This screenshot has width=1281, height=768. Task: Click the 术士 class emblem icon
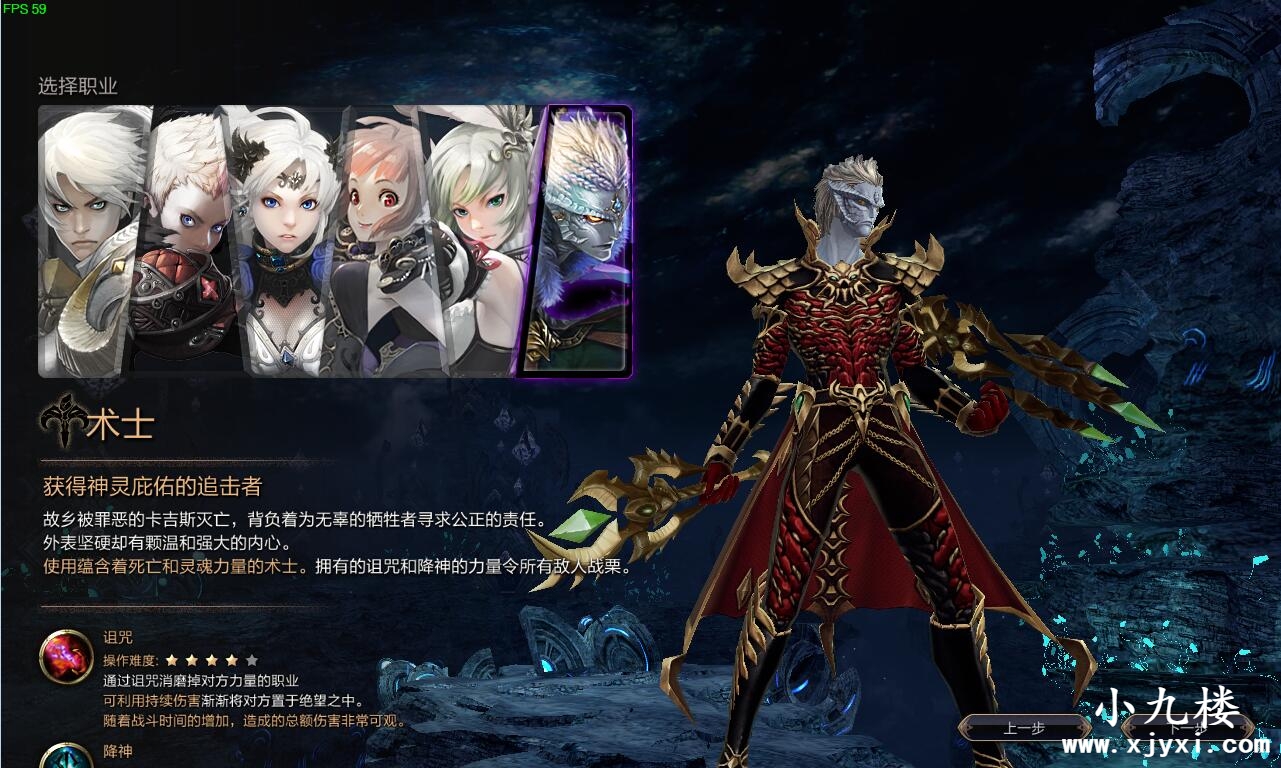[x=63, y=420]
